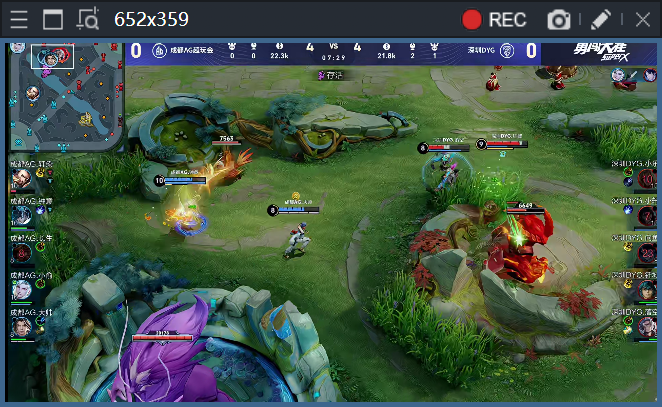Choose the 成都AG.大帅 player portrait
Viewport: 662px width, 407px height.
[x=22, y=327]
